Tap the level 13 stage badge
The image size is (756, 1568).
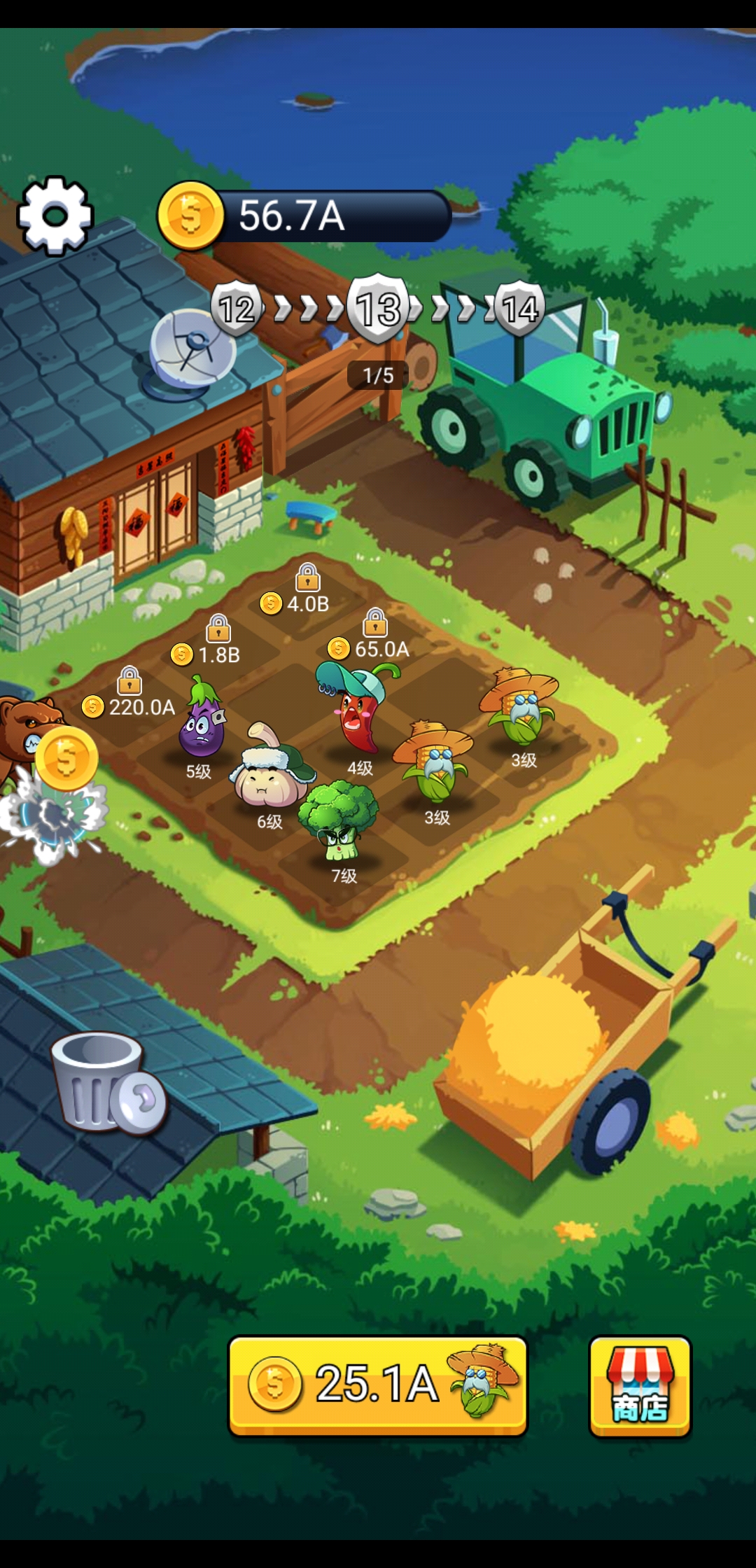pyautogui.click(x=379, y=309)
